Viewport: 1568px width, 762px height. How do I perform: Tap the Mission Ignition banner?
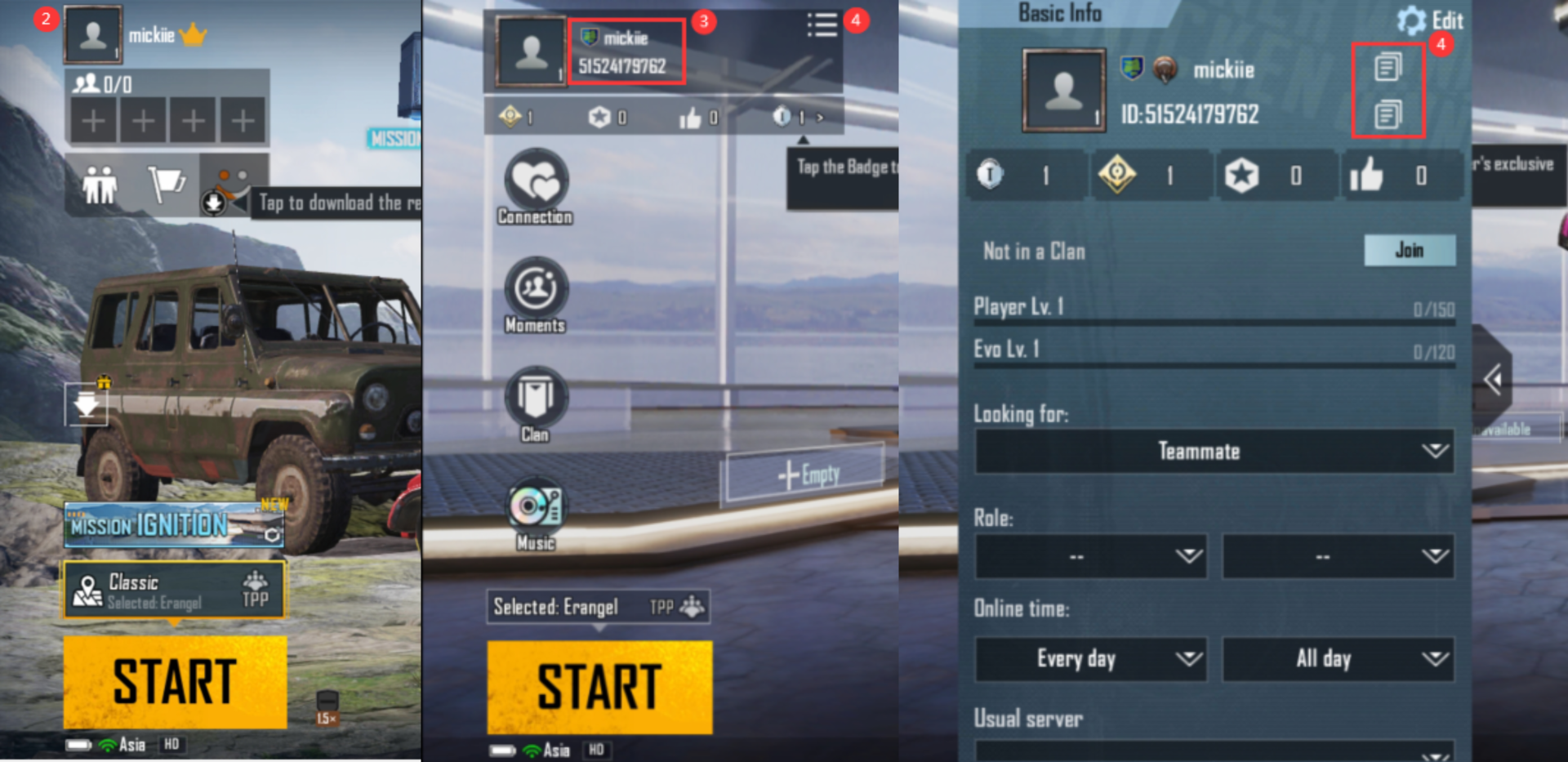175,525
